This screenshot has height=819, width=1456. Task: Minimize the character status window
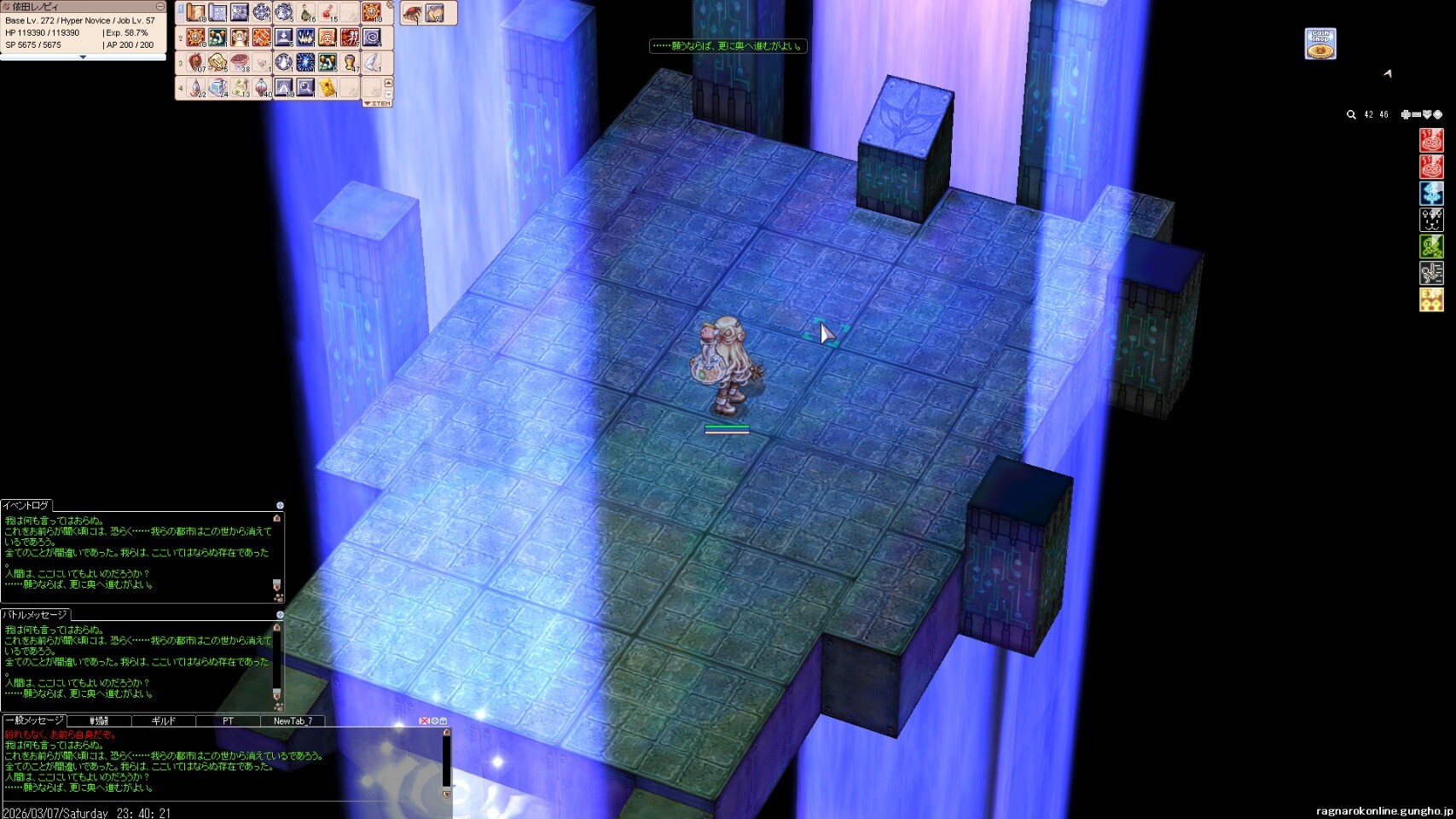coord(160,7)
